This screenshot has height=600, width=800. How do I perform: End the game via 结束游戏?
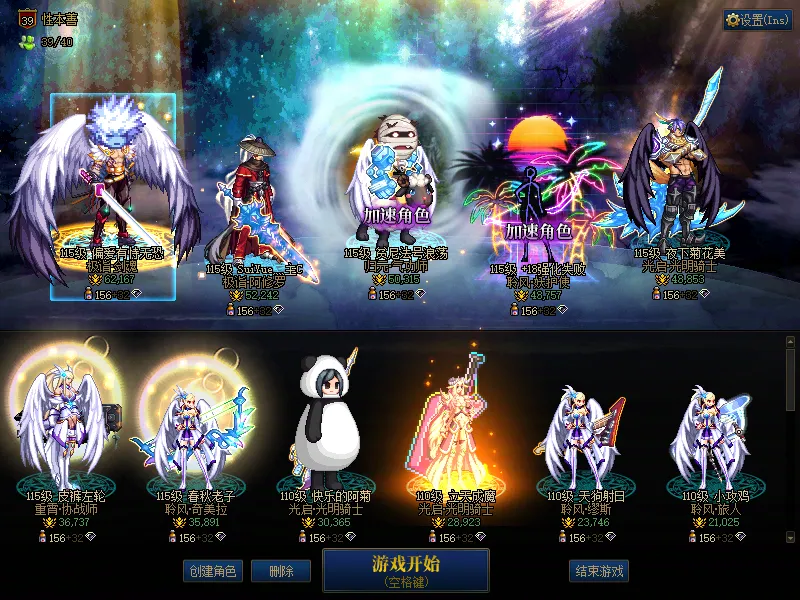[599, 571]
